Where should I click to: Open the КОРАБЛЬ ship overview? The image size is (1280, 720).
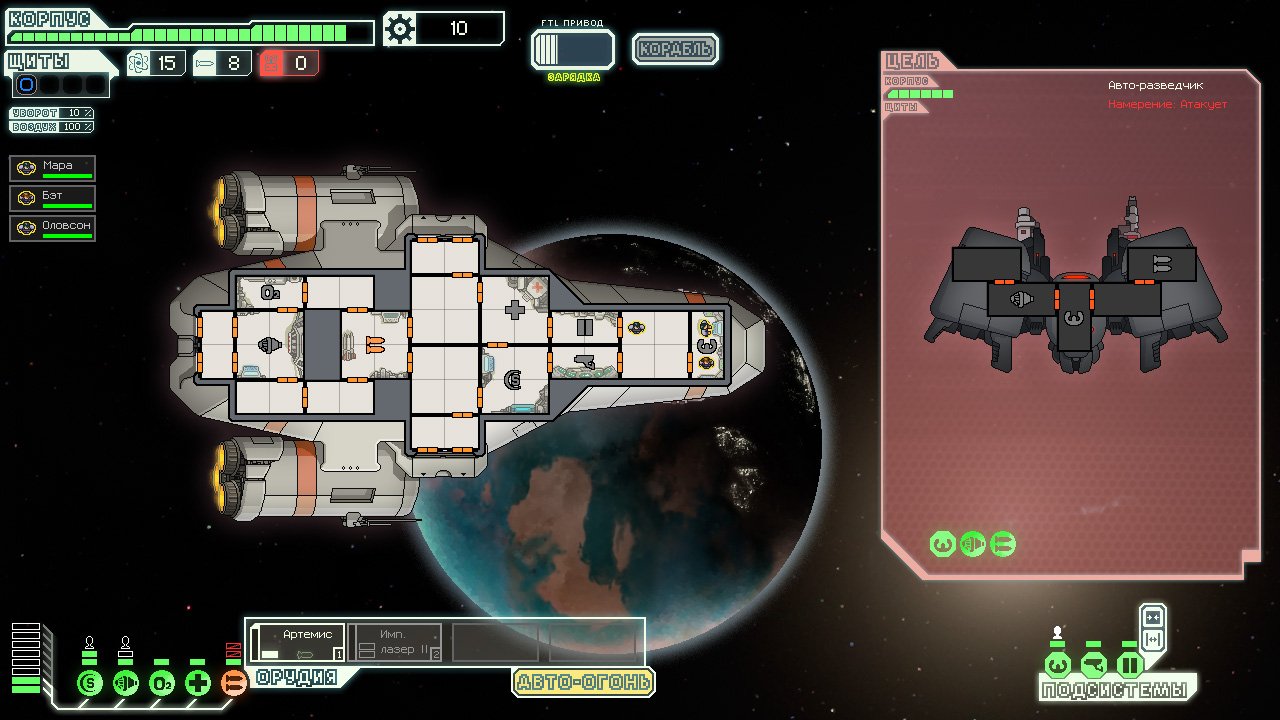pos(675,47)
